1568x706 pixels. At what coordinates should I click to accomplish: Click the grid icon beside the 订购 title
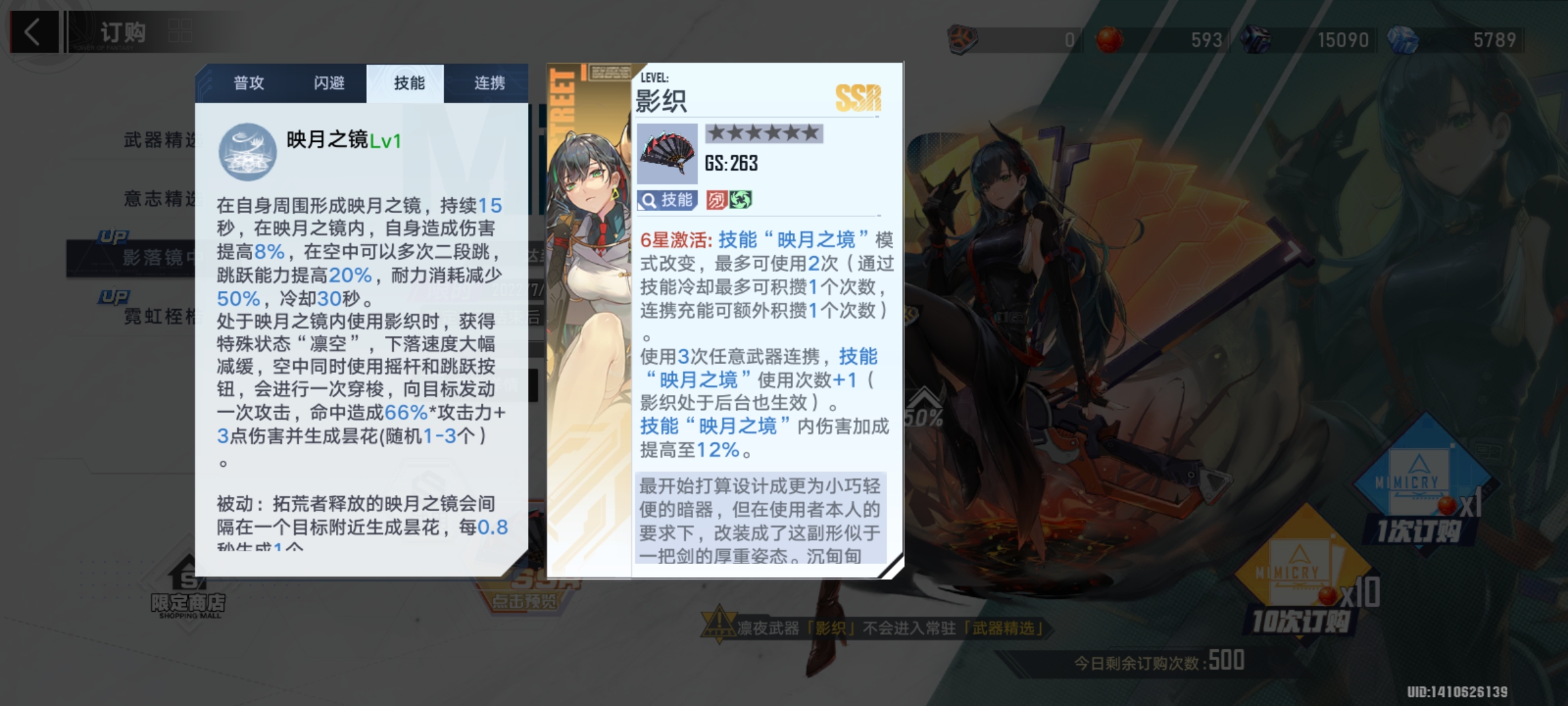coord(180,29)
